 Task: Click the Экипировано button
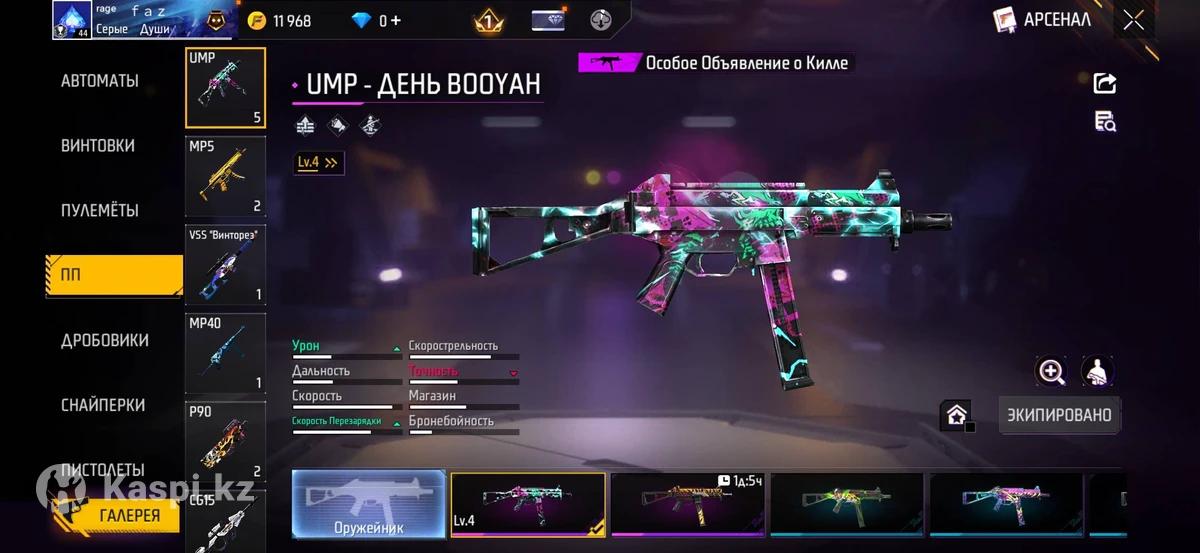(1059, 415)
